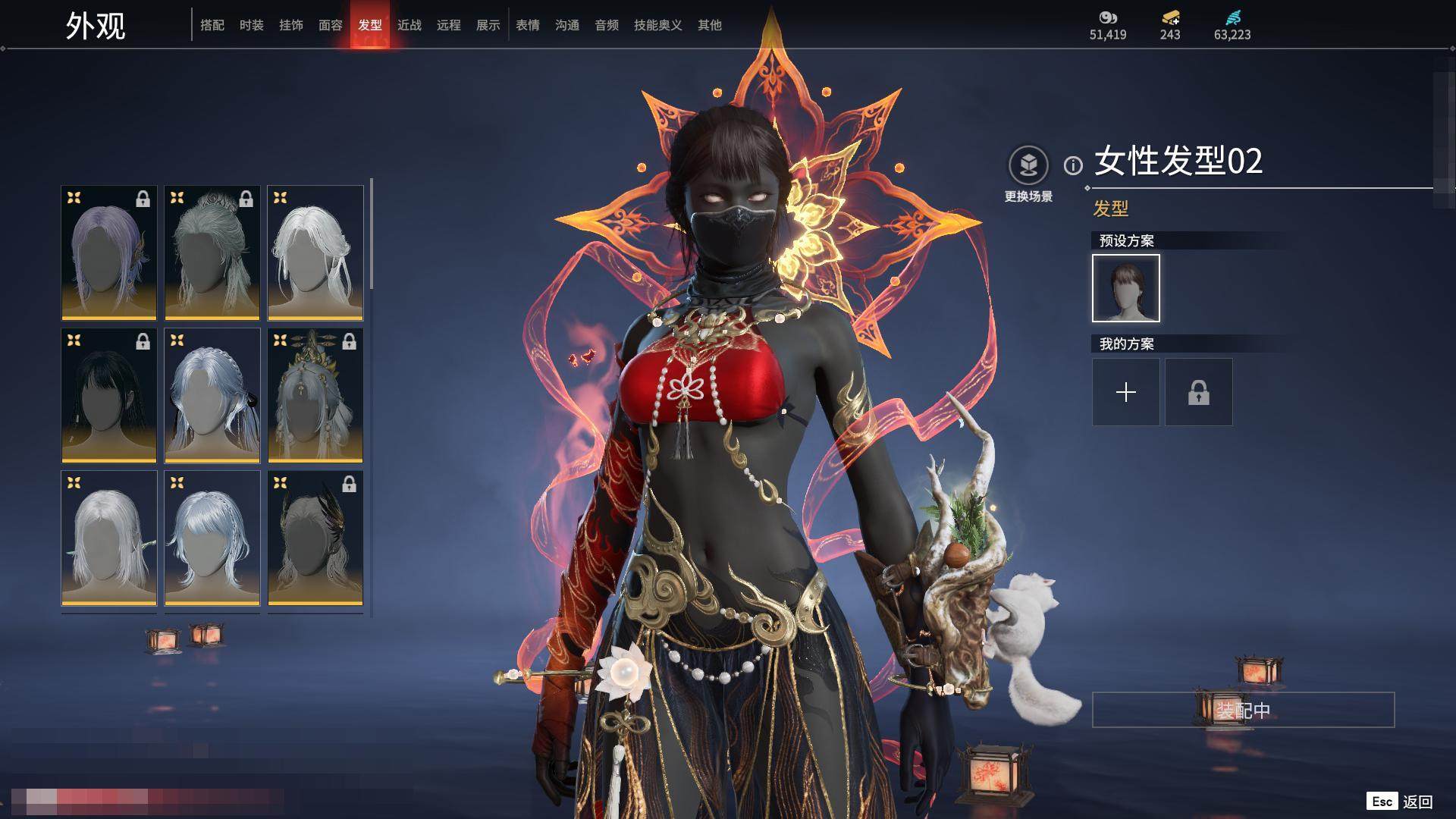The image size is (1456, 819).
Task: Choose the locked purple hairstyle thumbnail
Action: [109, 253]
